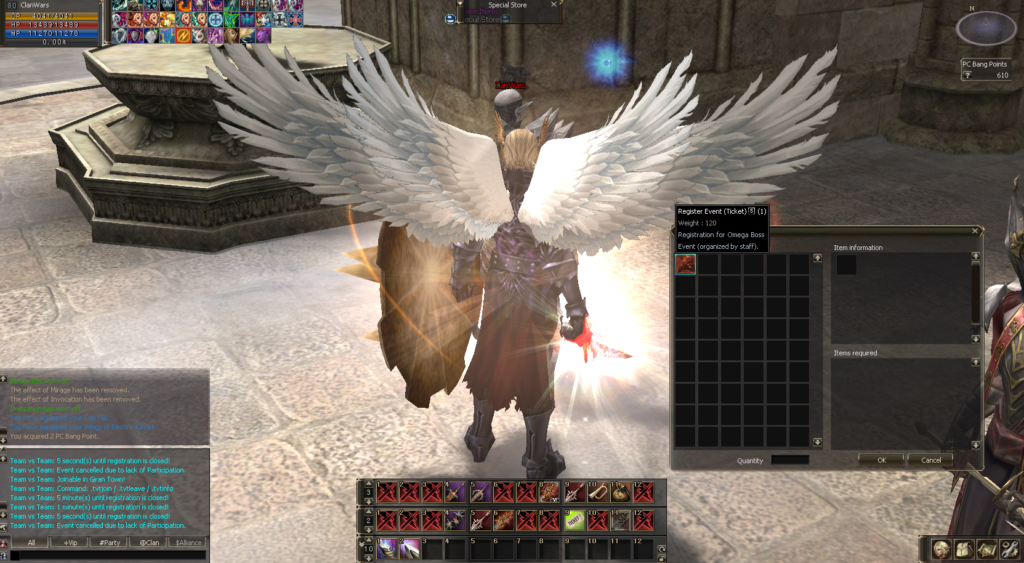Open the Special Store title panel

point(507,5)
